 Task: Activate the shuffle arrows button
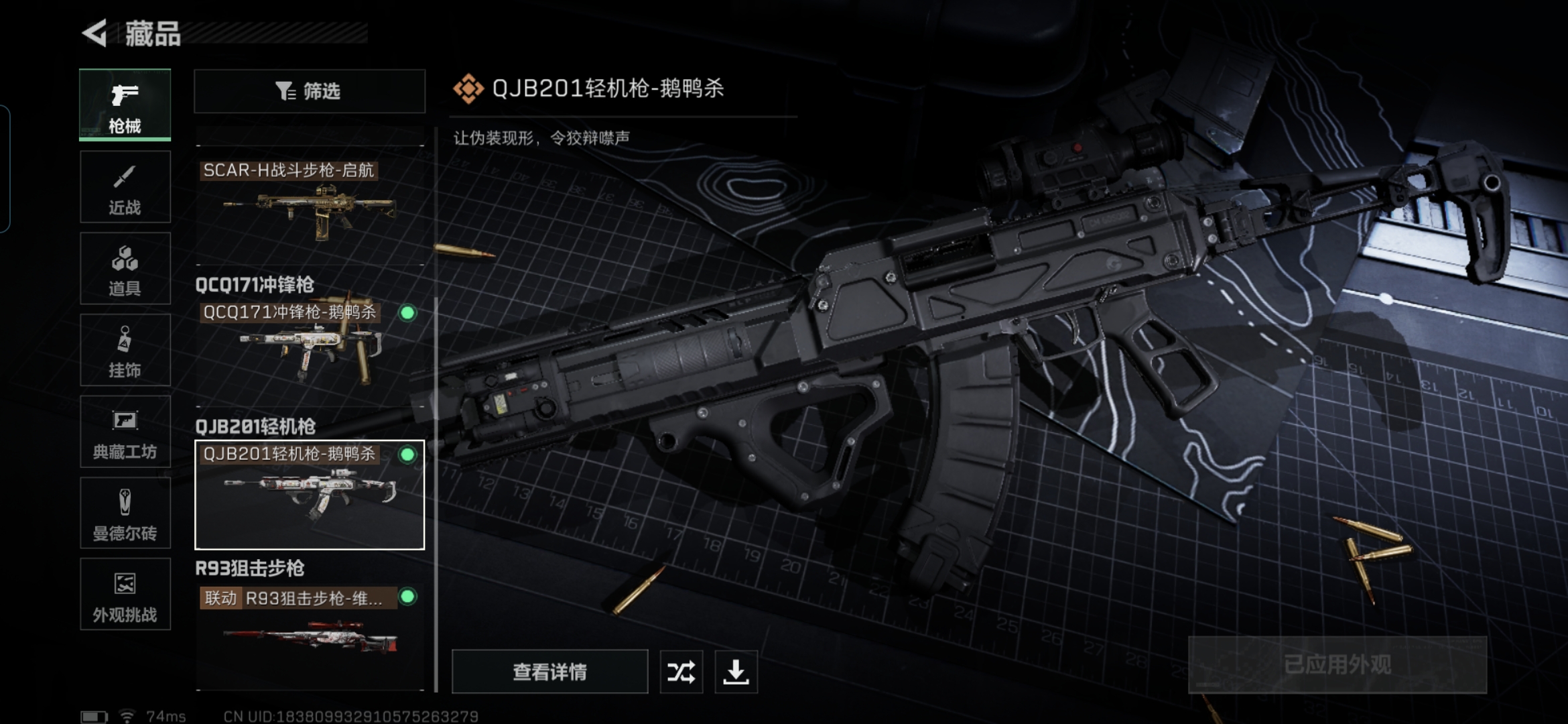pos(681,672)
